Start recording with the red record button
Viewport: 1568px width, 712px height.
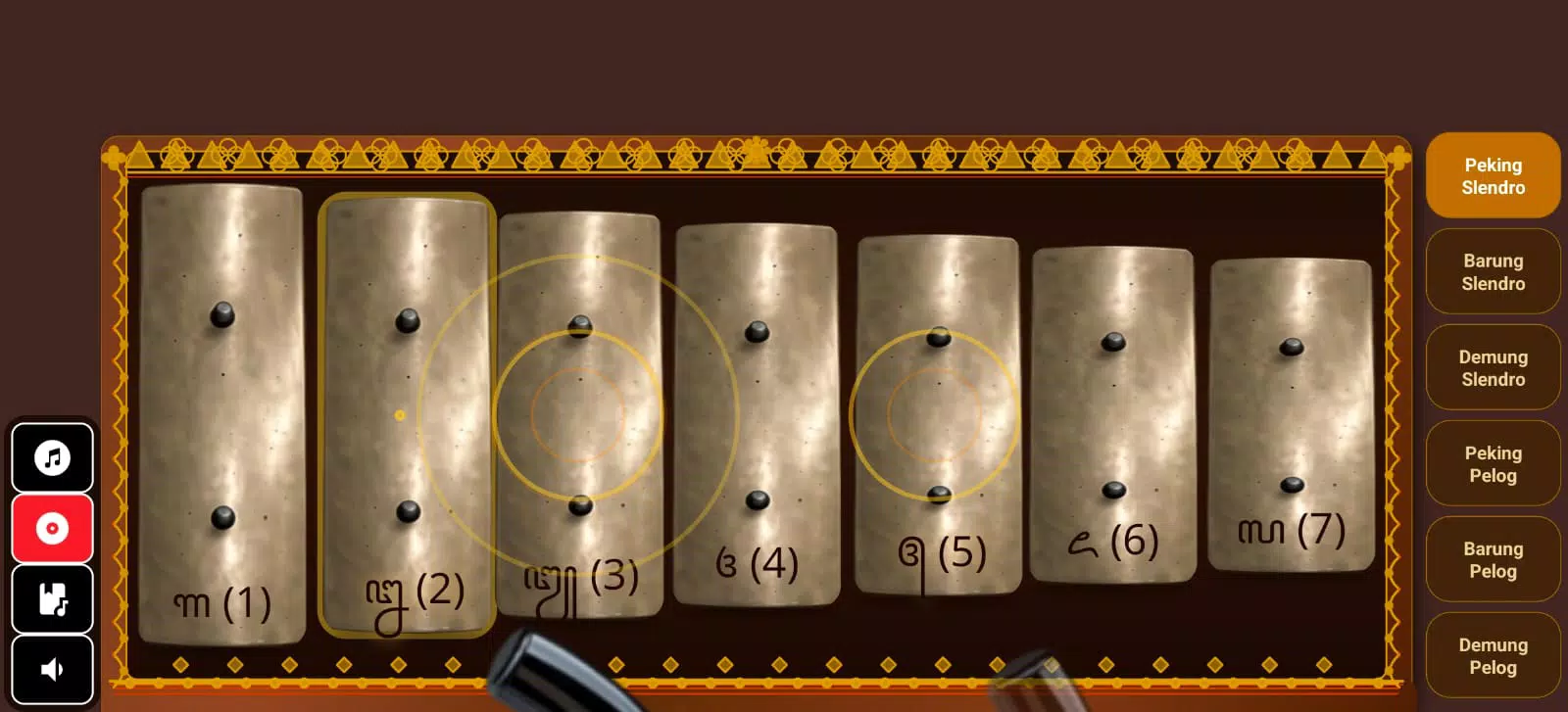[52, 528]
